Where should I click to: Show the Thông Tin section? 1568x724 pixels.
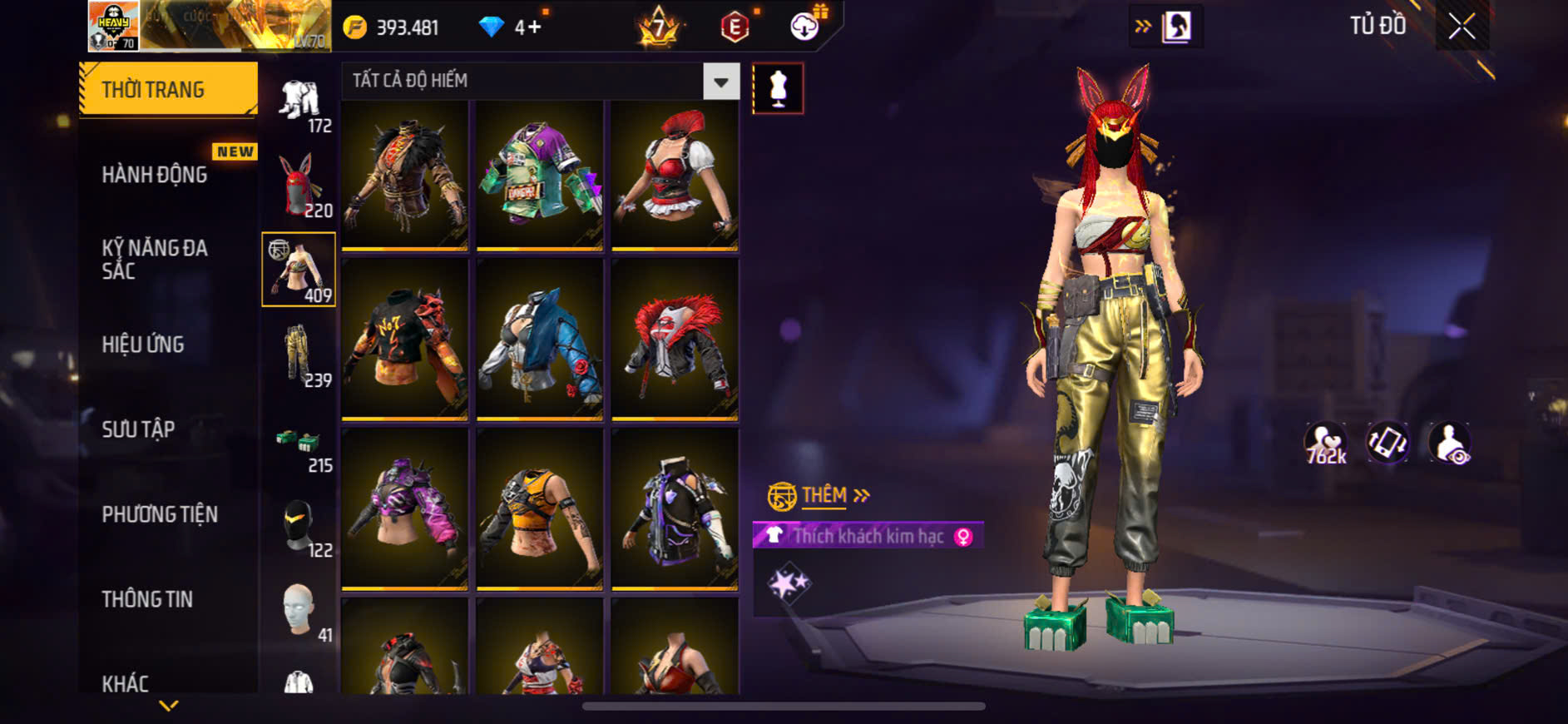coord(147,599)
